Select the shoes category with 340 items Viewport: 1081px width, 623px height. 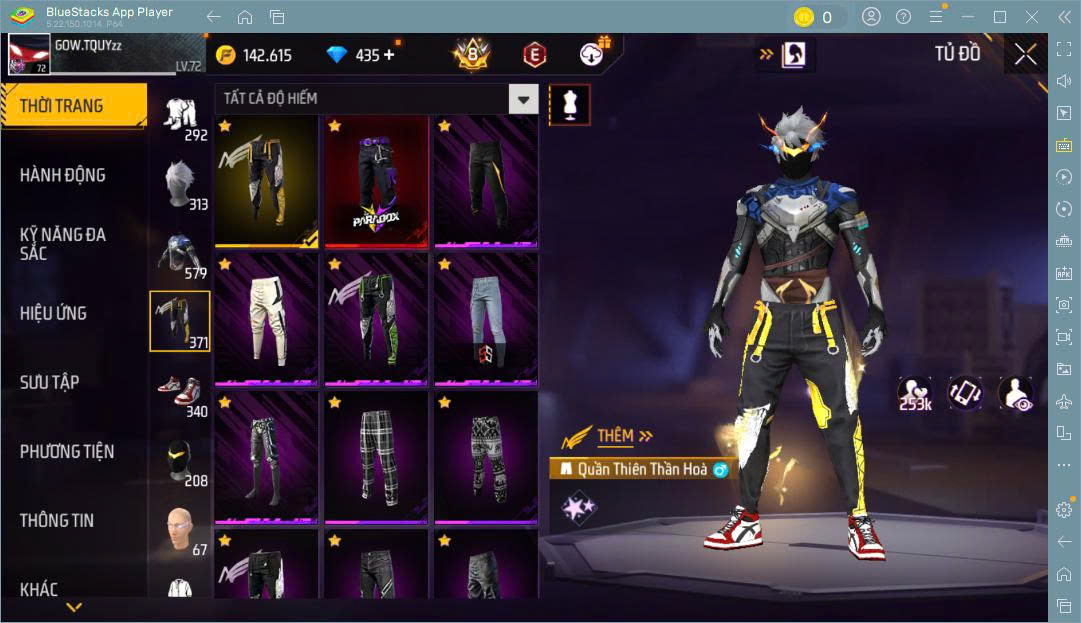pos(180,392)
